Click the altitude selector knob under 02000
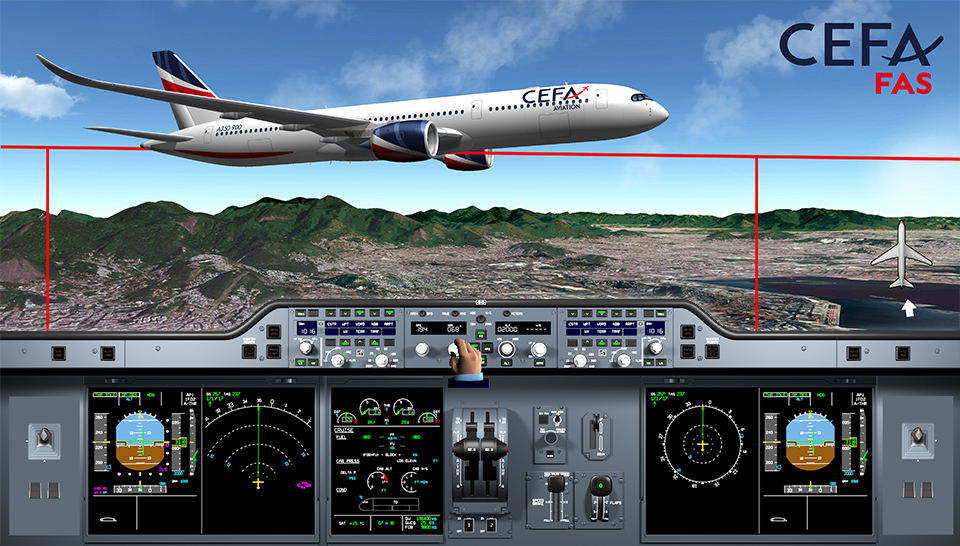Viewport: 960px width, 546px height. pyautogui.click(x=507, y=349)
